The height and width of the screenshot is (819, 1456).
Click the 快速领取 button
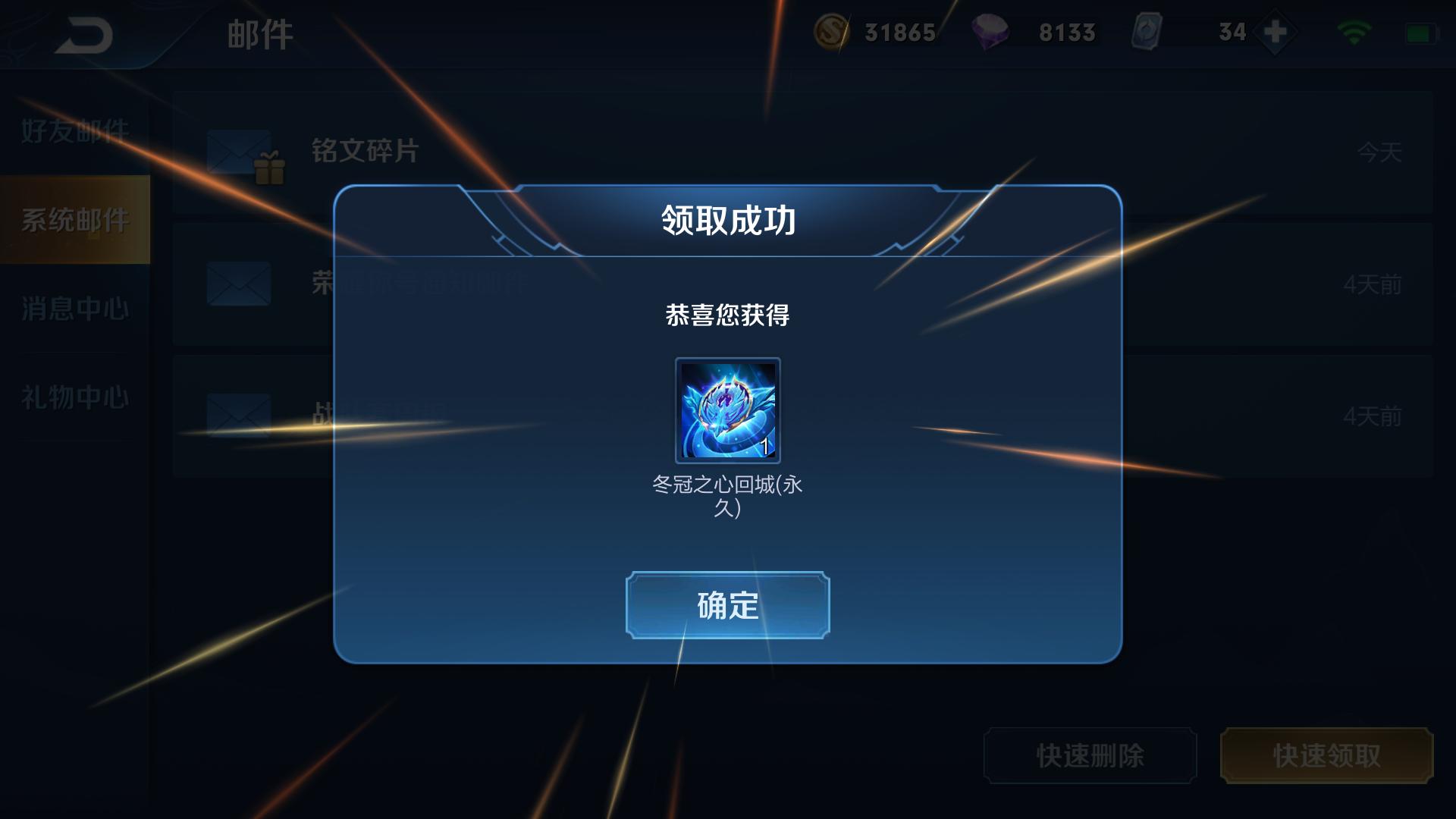pos(1326,756)
